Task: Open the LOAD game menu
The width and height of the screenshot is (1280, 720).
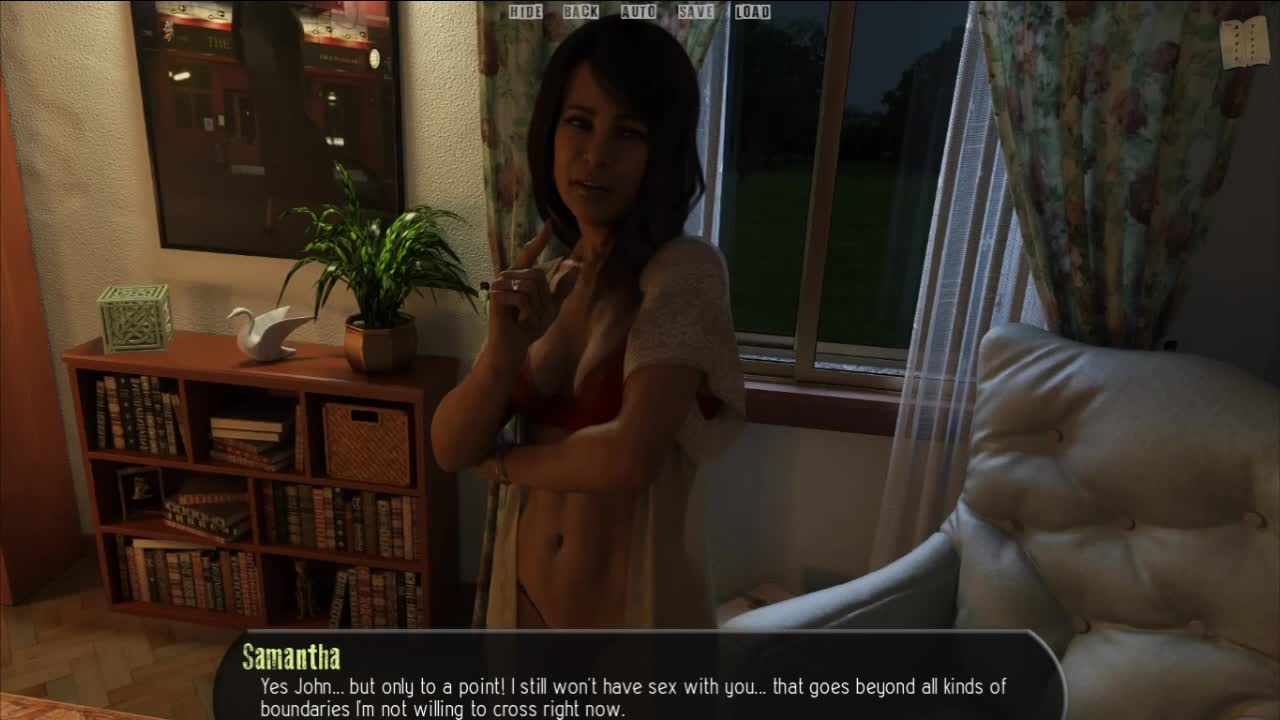Action: [x=752, y=12]
